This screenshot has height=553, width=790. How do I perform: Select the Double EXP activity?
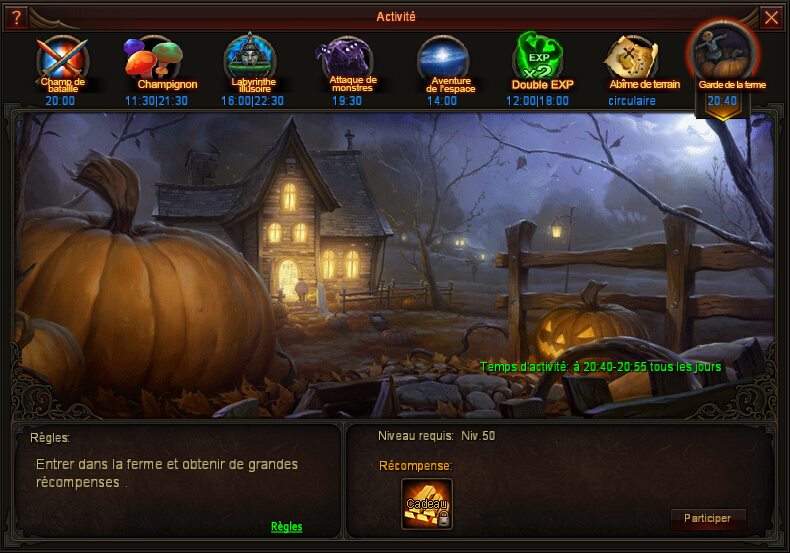537,63
